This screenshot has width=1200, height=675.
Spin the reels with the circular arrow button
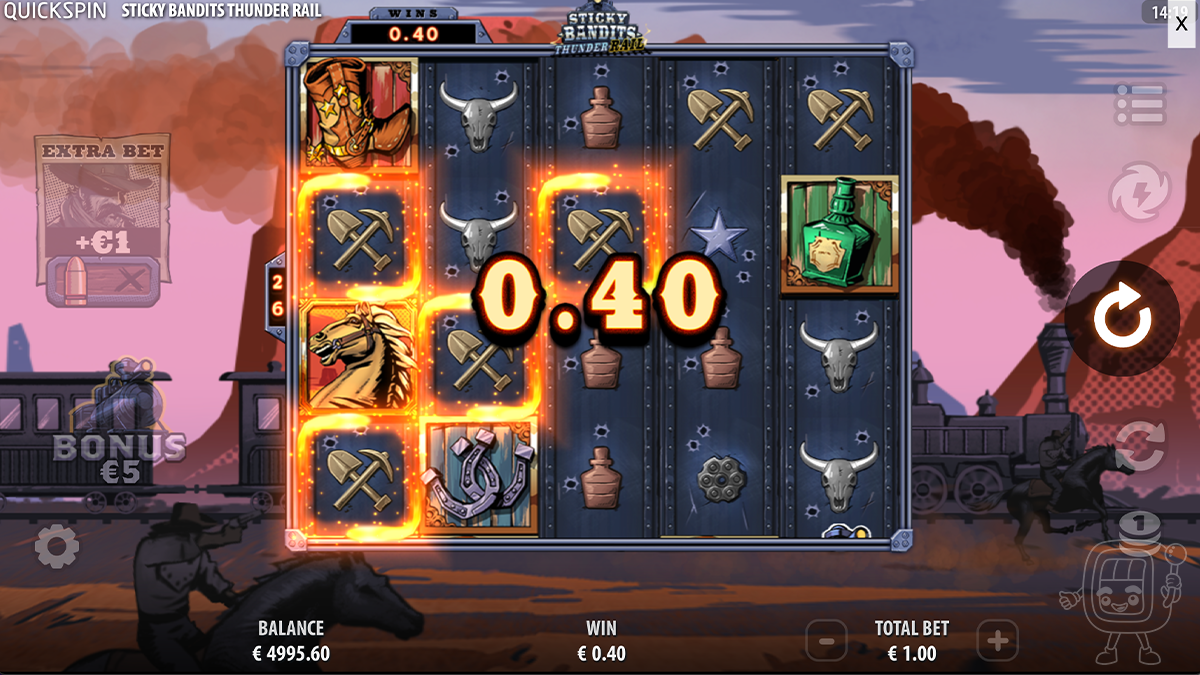[x=1122, y=320]
